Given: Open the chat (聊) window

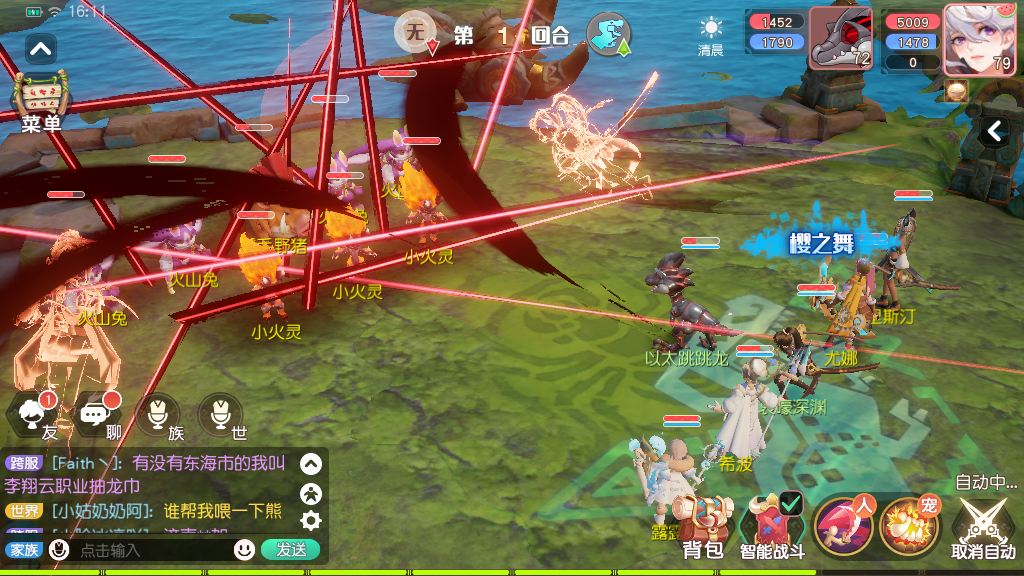Looking at the screenshot, I should pyautogui.click(x=98, y=414).
